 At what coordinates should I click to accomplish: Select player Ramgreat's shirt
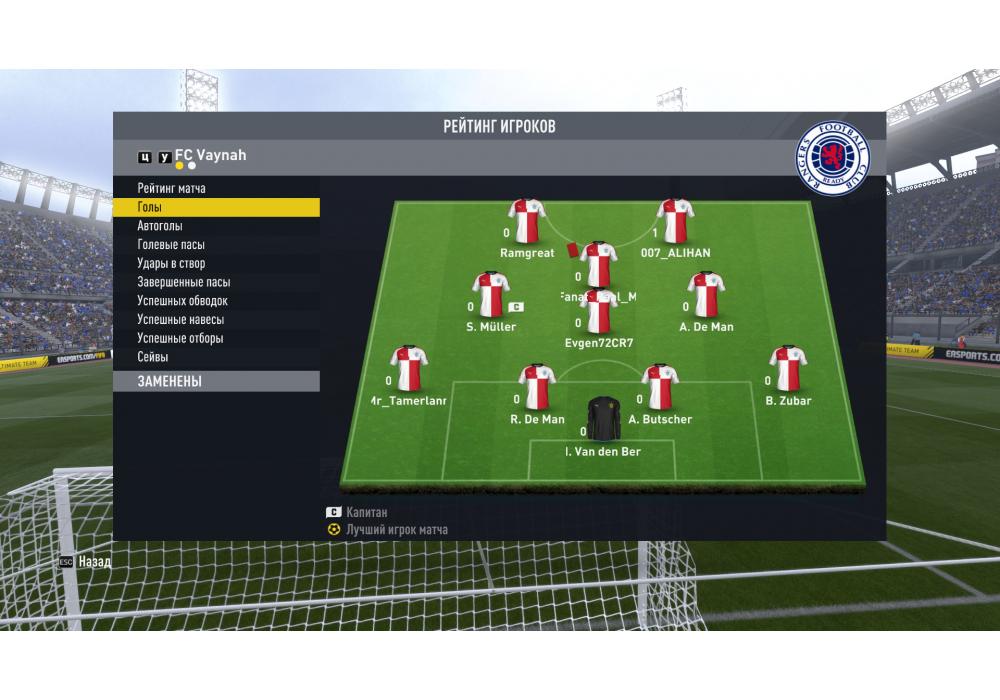pos(526,221)
